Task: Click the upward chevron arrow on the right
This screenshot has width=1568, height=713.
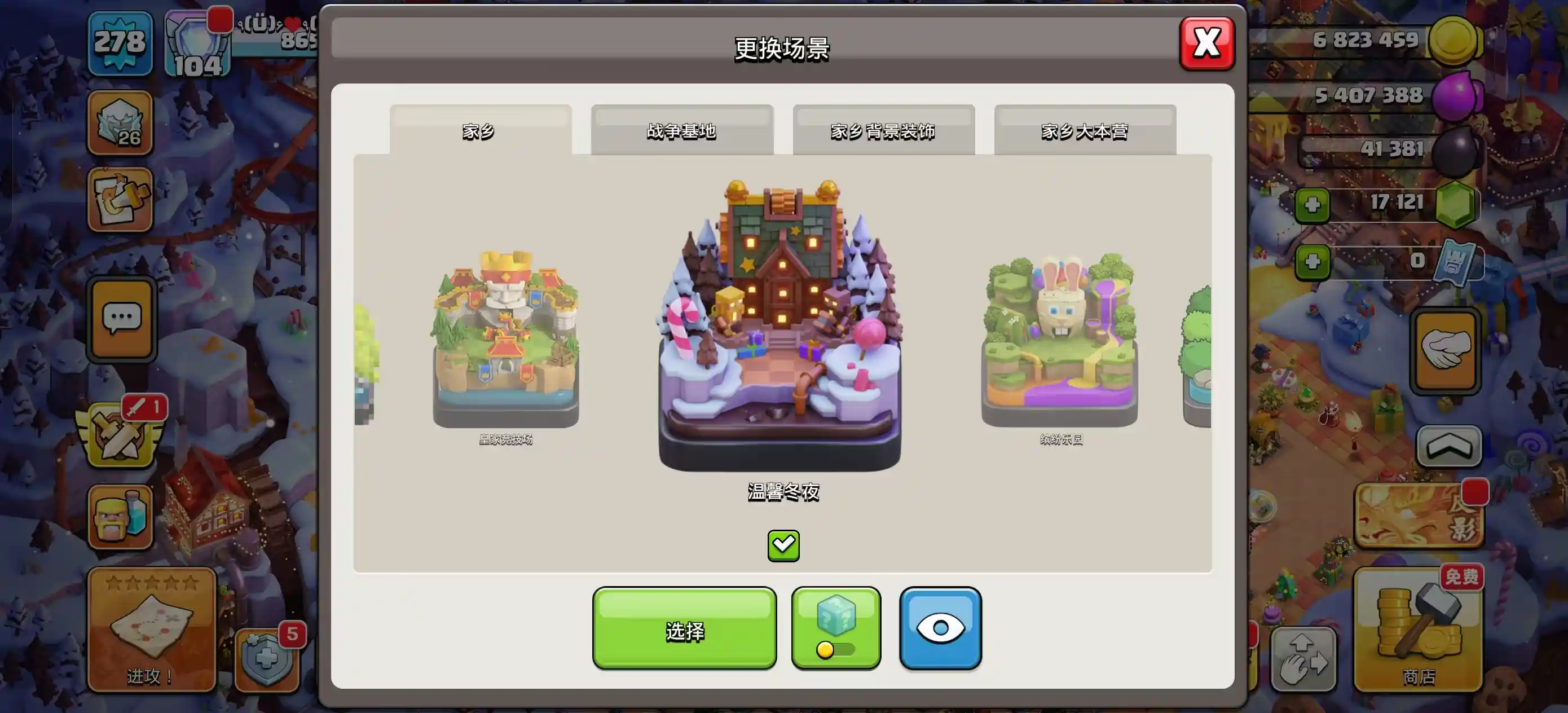Action: [x=1451, y=444]
